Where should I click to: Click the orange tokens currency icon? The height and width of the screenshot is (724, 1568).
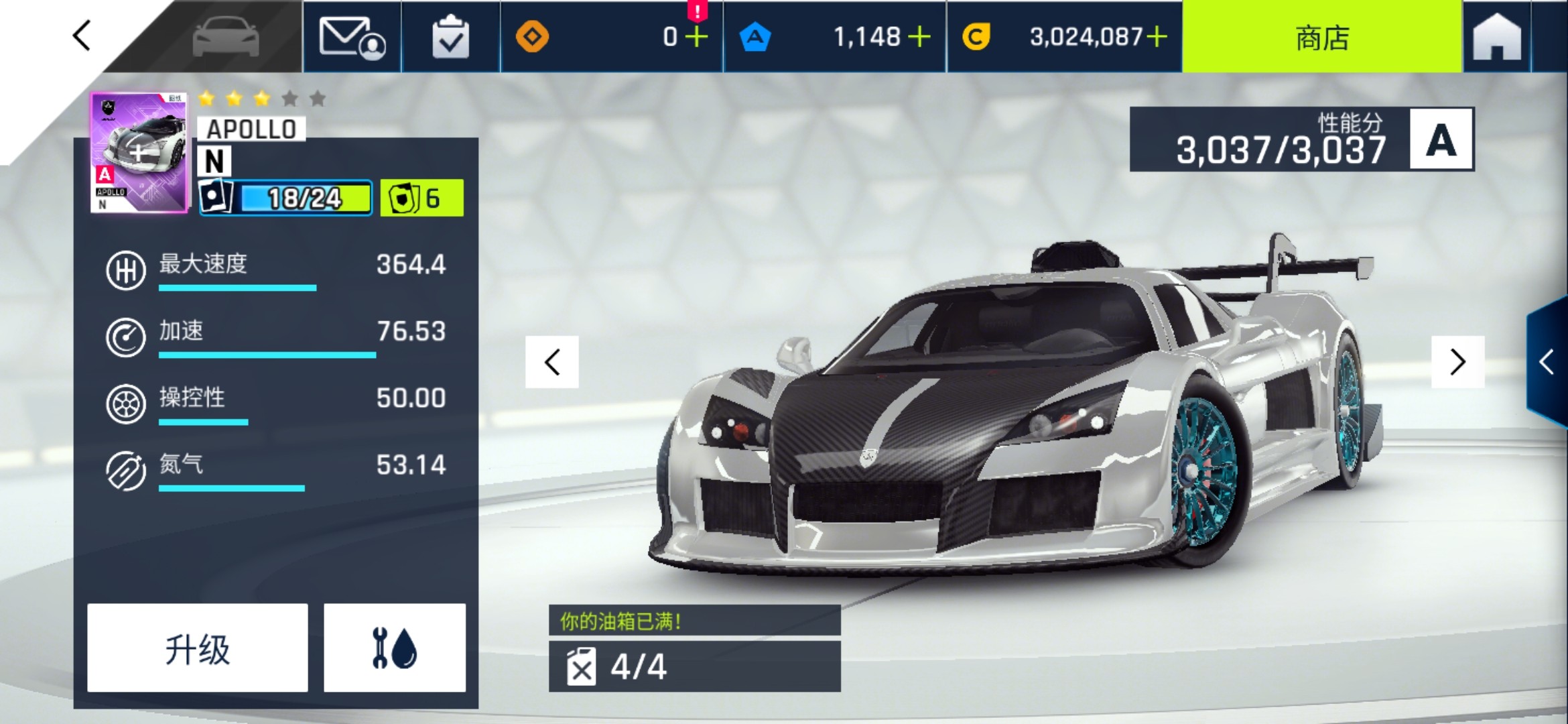[x=533, y=38]
